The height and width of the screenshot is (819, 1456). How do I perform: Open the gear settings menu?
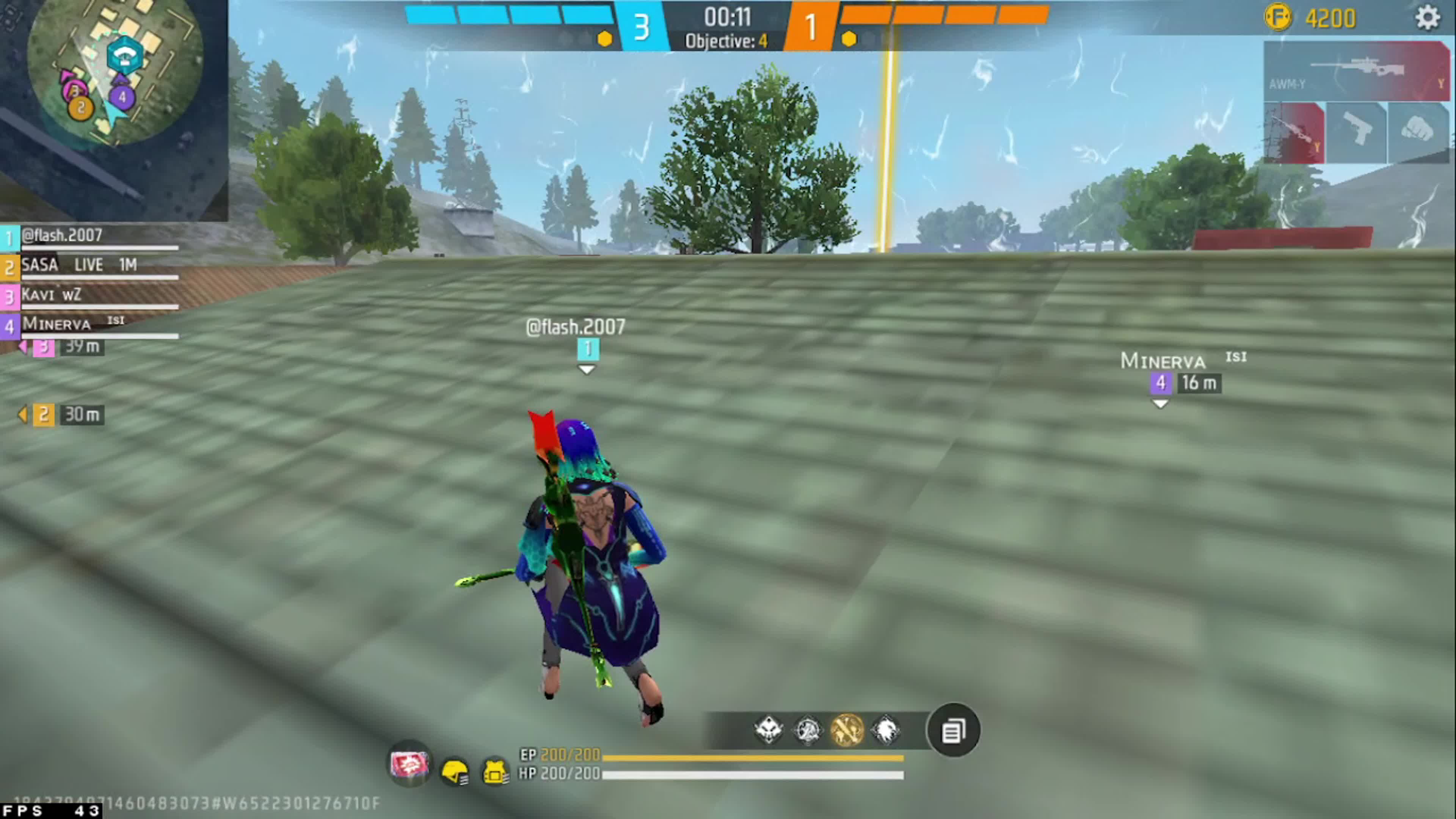tap(1427, 18)
